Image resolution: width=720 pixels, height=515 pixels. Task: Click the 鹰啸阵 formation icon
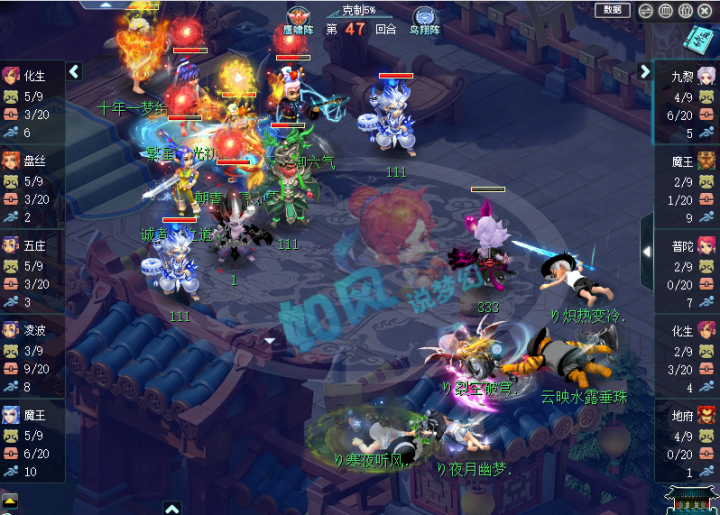click(297, 18)
